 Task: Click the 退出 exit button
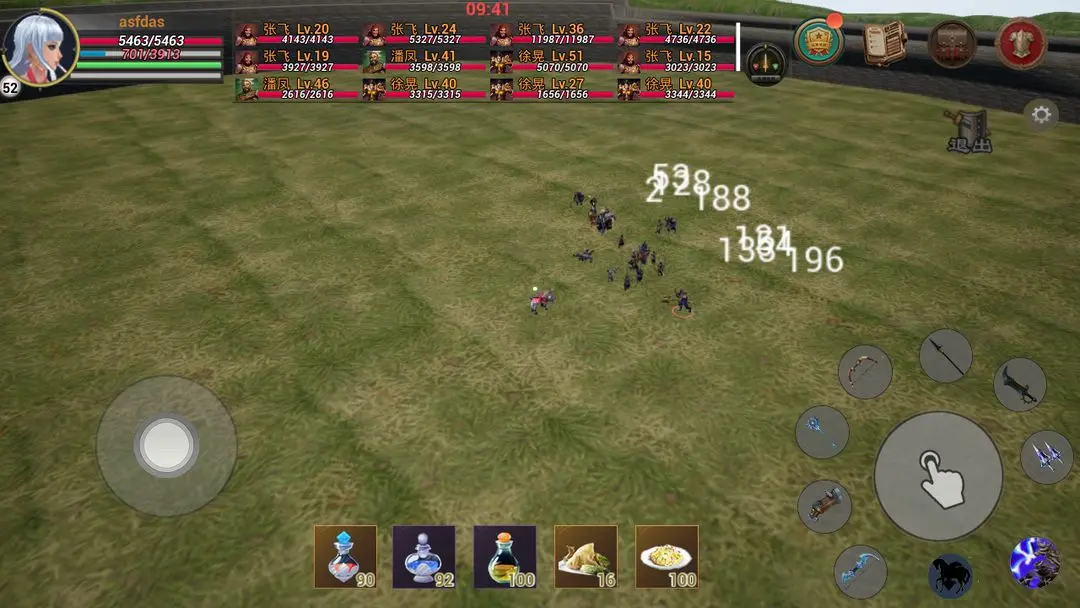[969, 131]
